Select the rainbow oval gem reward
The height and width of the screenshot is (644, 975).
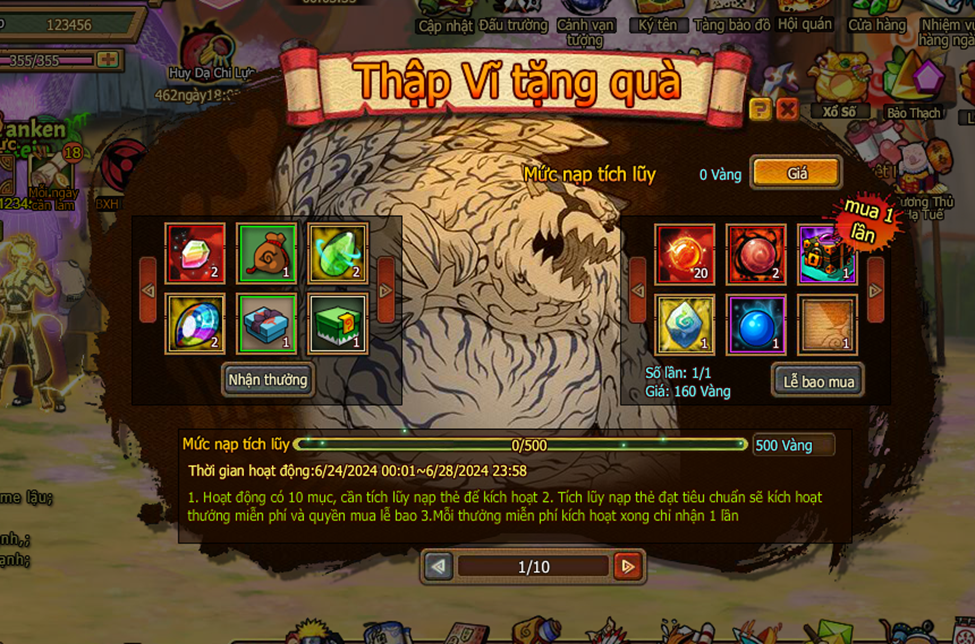click(x=195, y=323)
